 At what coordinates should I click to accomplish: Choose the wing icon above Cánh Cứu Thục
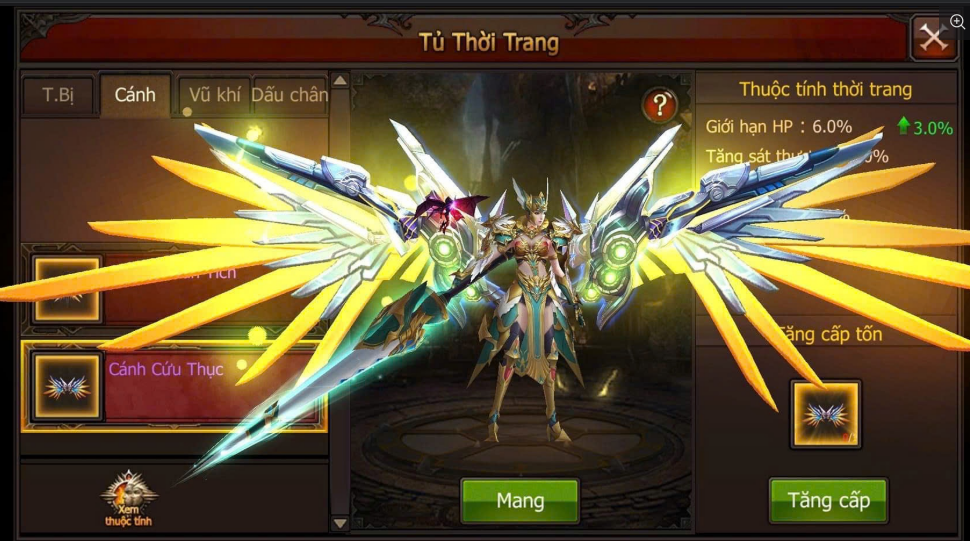tap(68, 289)
